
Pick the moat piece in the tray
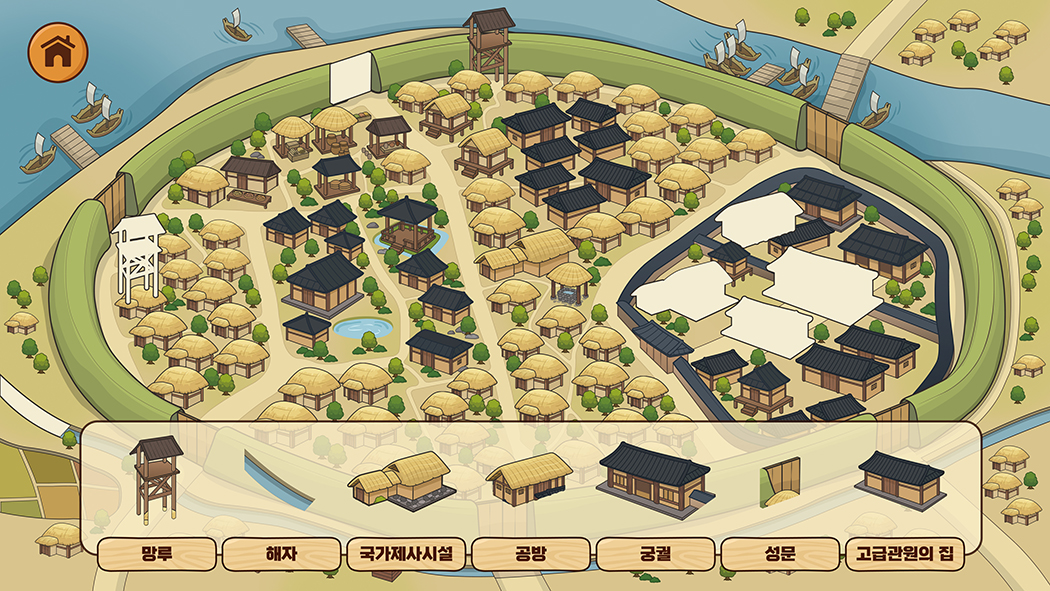tap(282, 480)
